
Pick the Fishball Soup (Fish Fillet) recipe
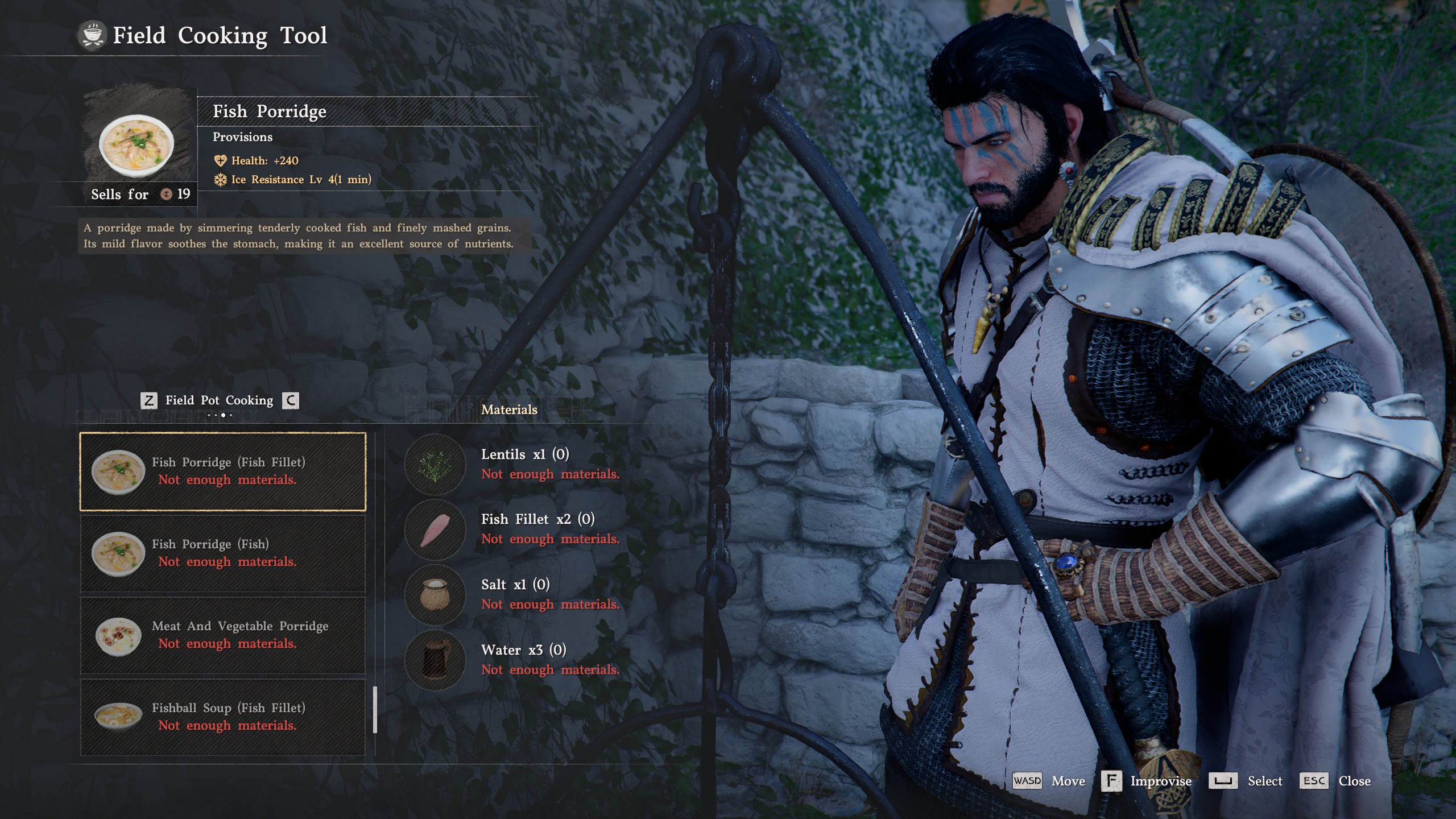click(222, 717)
